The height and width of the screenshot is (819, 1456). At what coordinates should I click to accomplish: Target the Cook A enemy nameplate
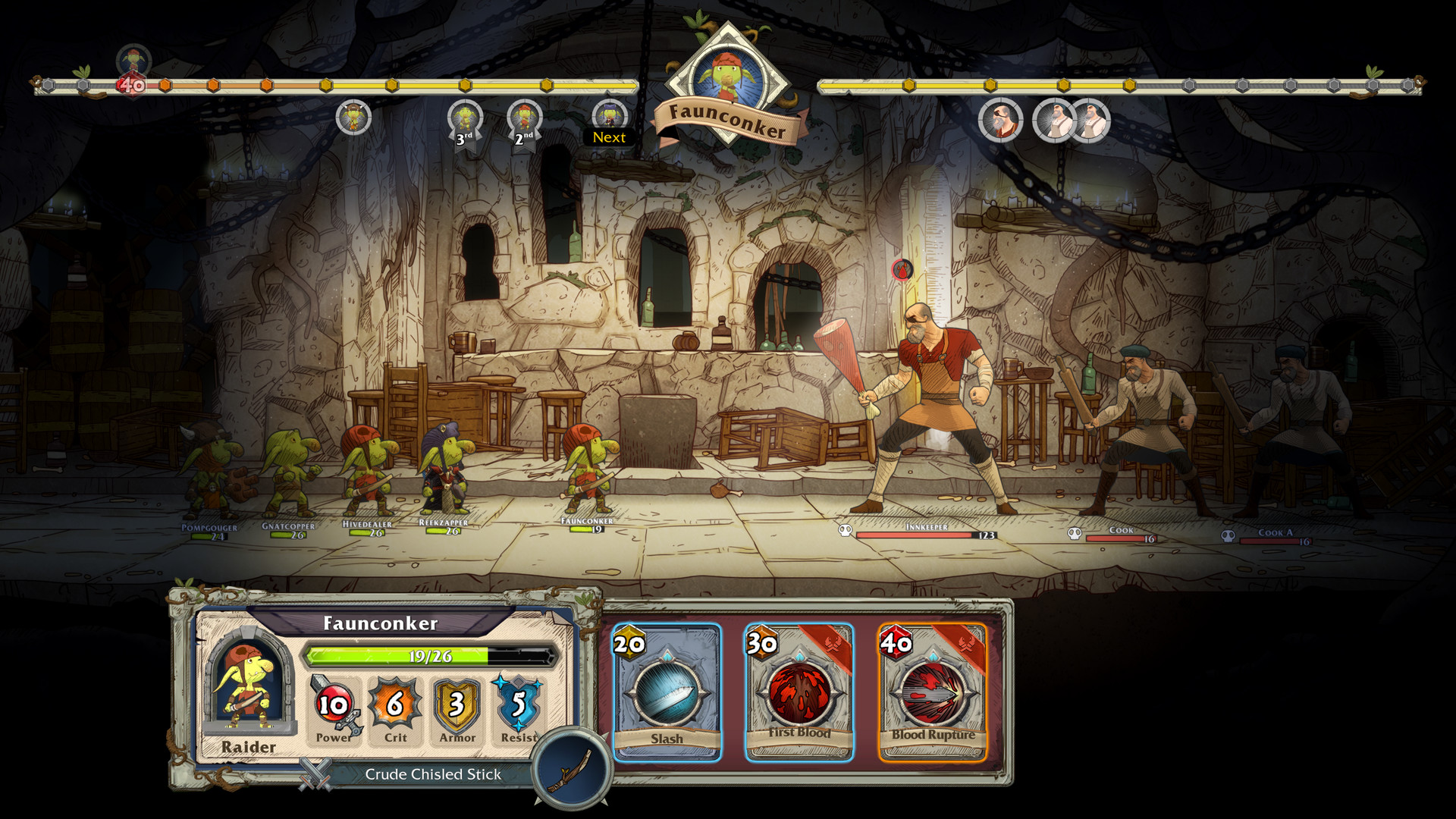(1275, 533)
